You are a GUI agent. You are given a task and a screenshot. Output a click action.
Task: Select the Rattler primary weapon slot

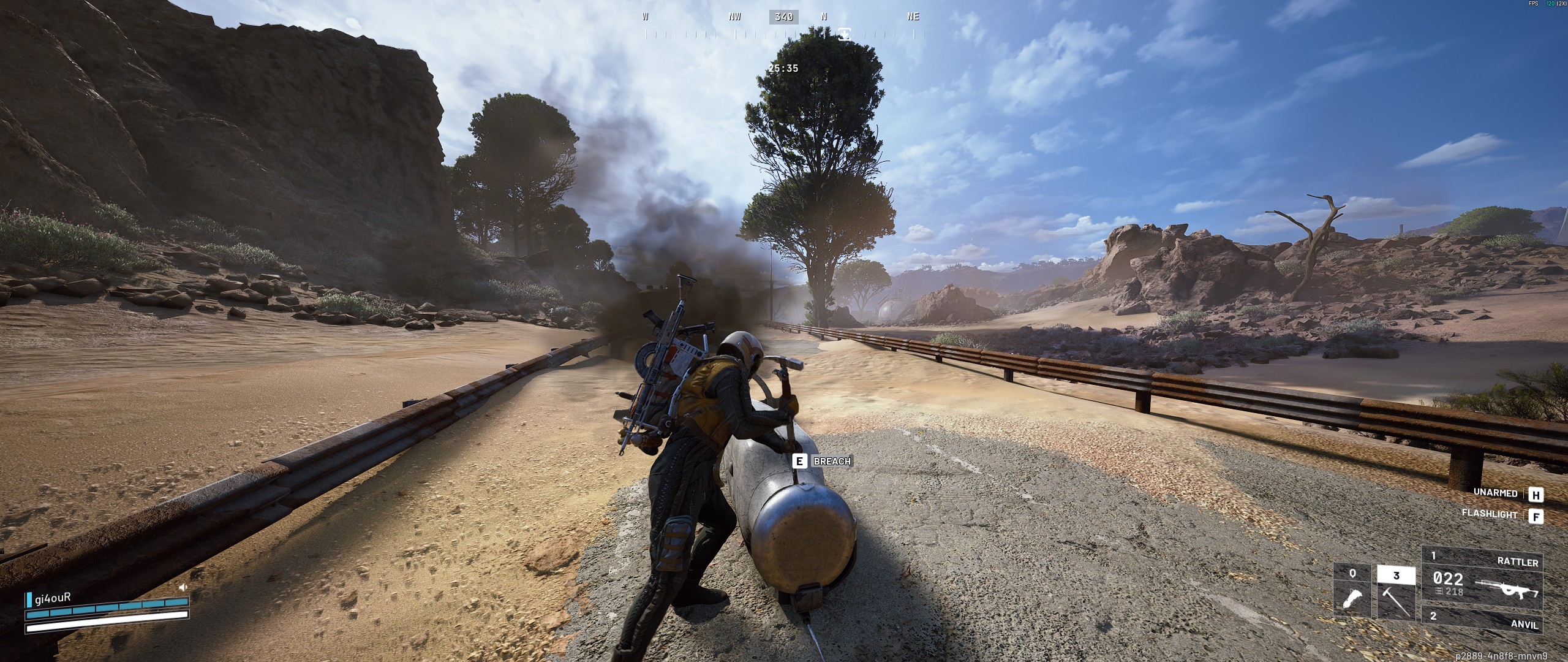(x=1482, y=578)
